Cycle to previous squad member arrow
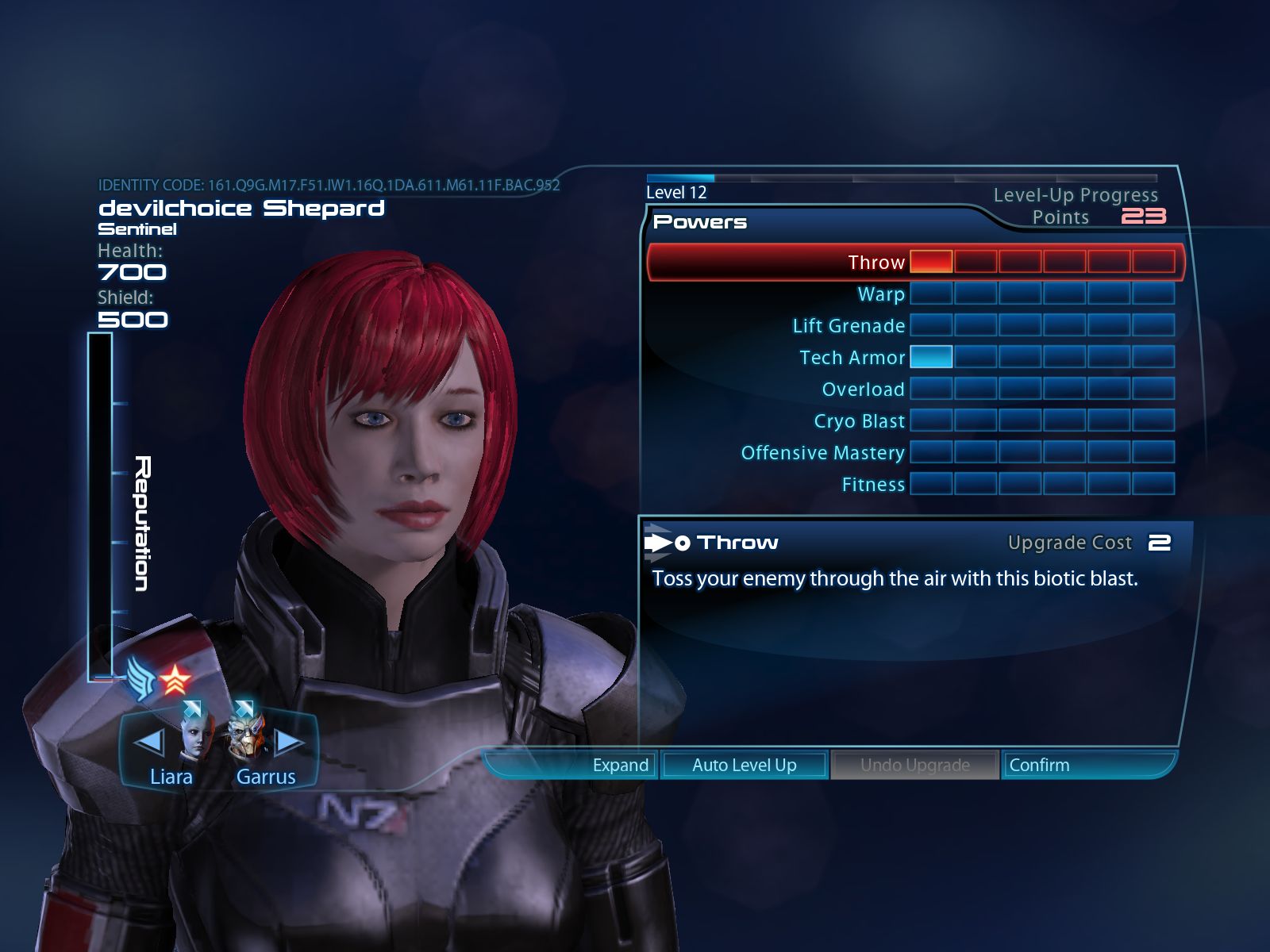This screenshot has height=952, width=1270. (x=149, y=743)
